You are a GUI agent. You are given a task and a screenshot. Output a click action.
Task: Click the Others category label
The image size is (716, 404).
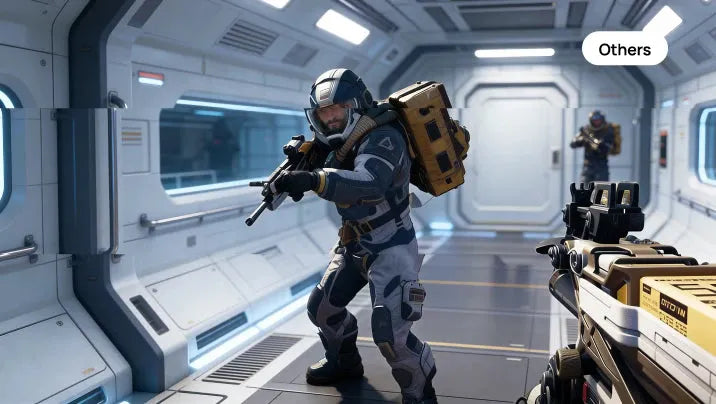coord(624,49)
